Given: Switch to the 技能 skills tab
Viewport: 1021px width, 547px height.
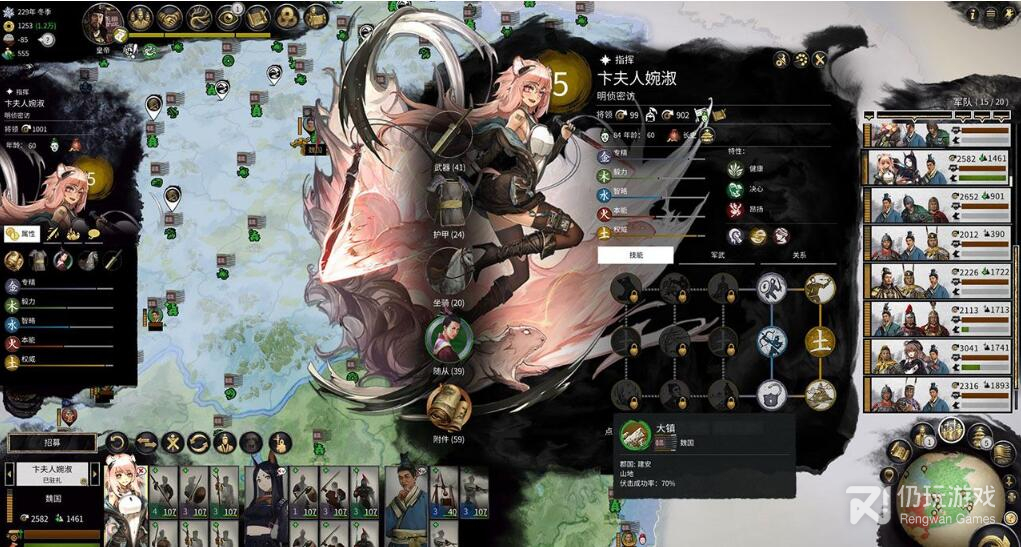Looking at the screenshot, I should (635, 255).
